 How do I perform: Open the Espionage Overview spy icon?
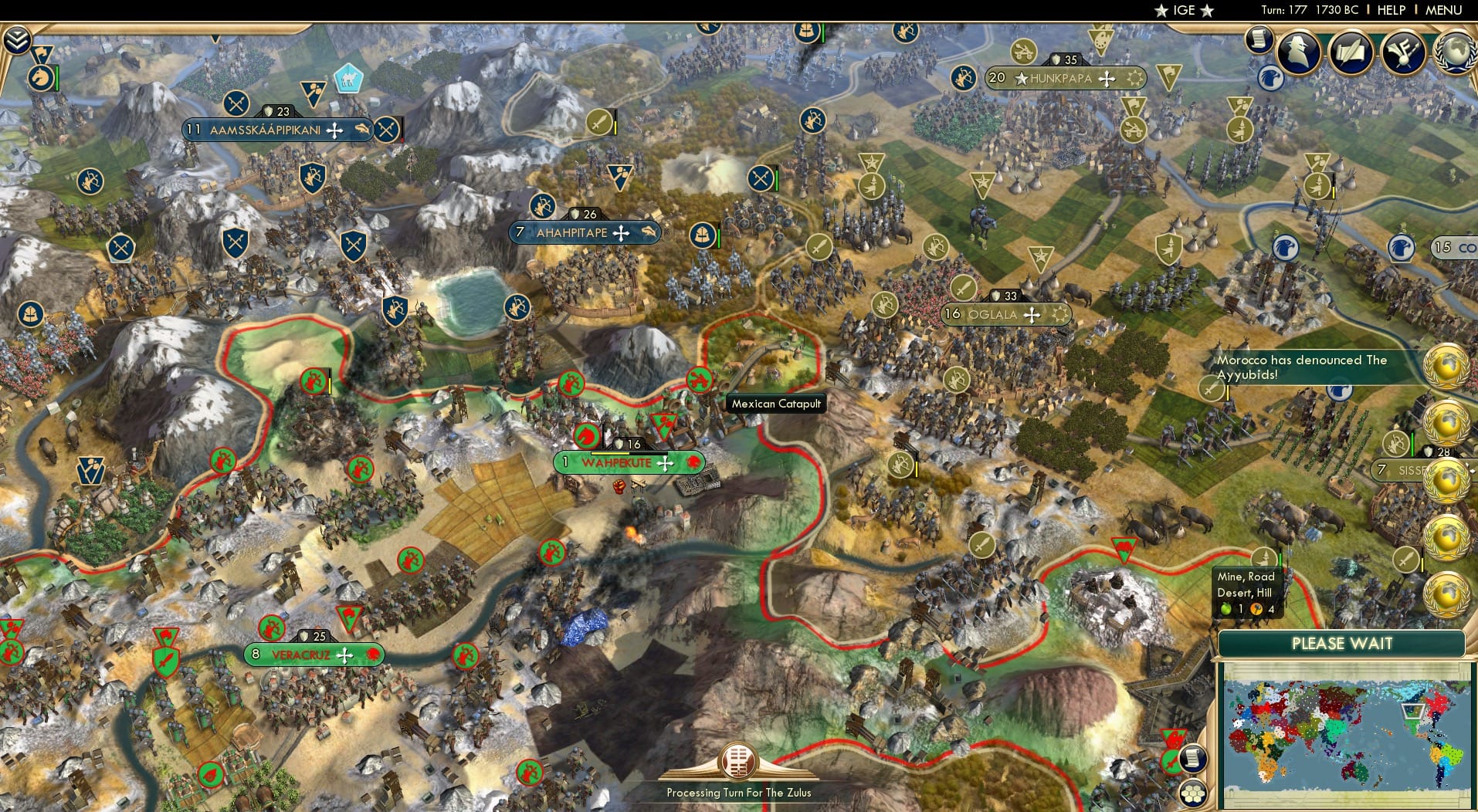(1298, 51)
